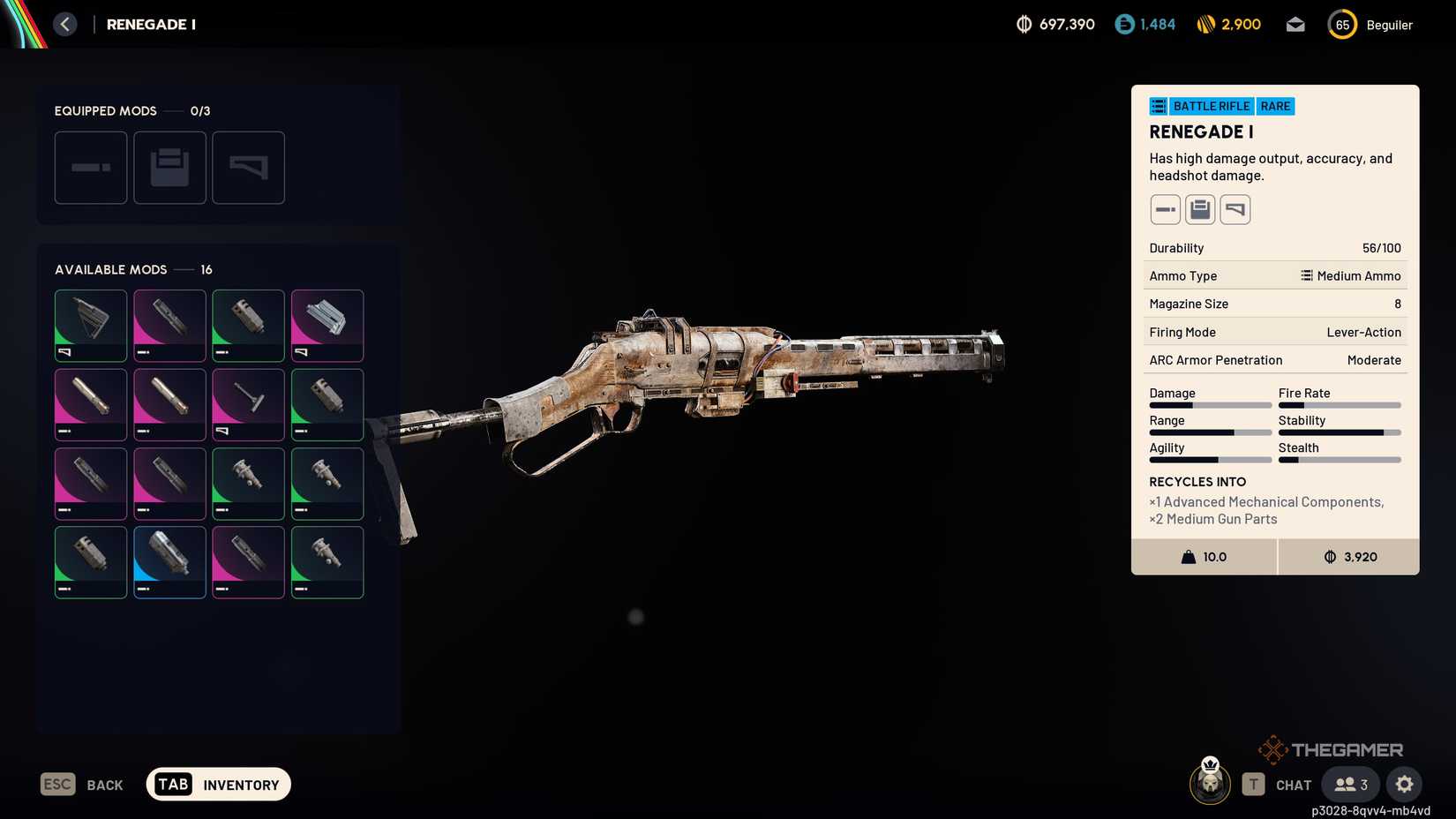1456x819 pixels.
Task: Select the BATTLE RIFLE category tag
Action: [1212, 106]
